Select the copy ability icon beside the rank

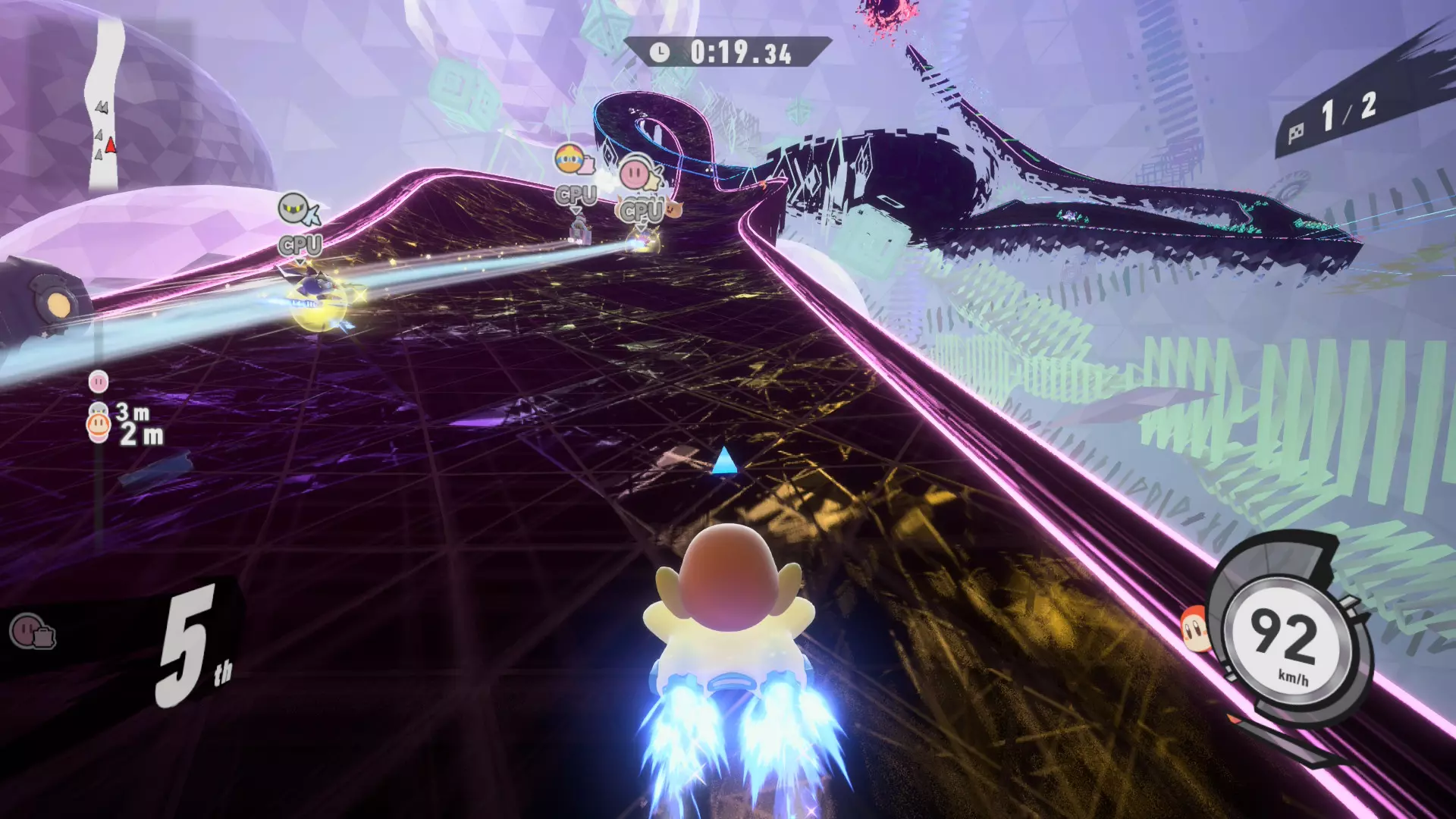(32, 631)
